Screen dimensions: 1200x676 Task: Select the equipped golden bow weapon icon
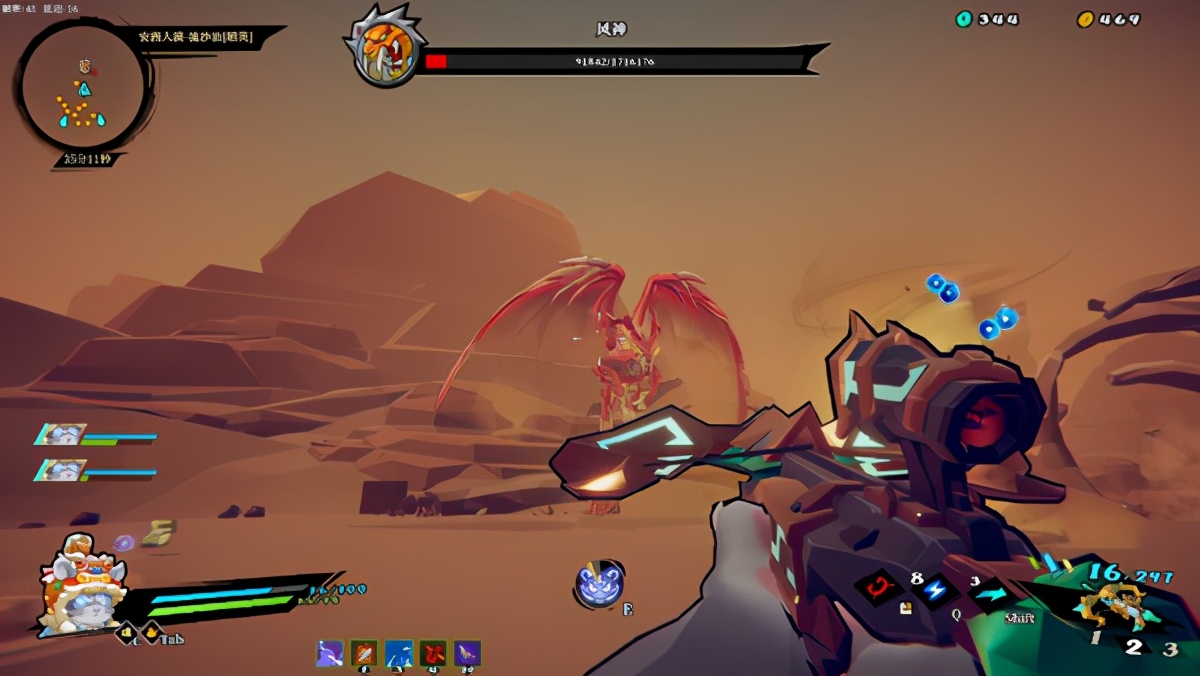(x=1113, y=606)
